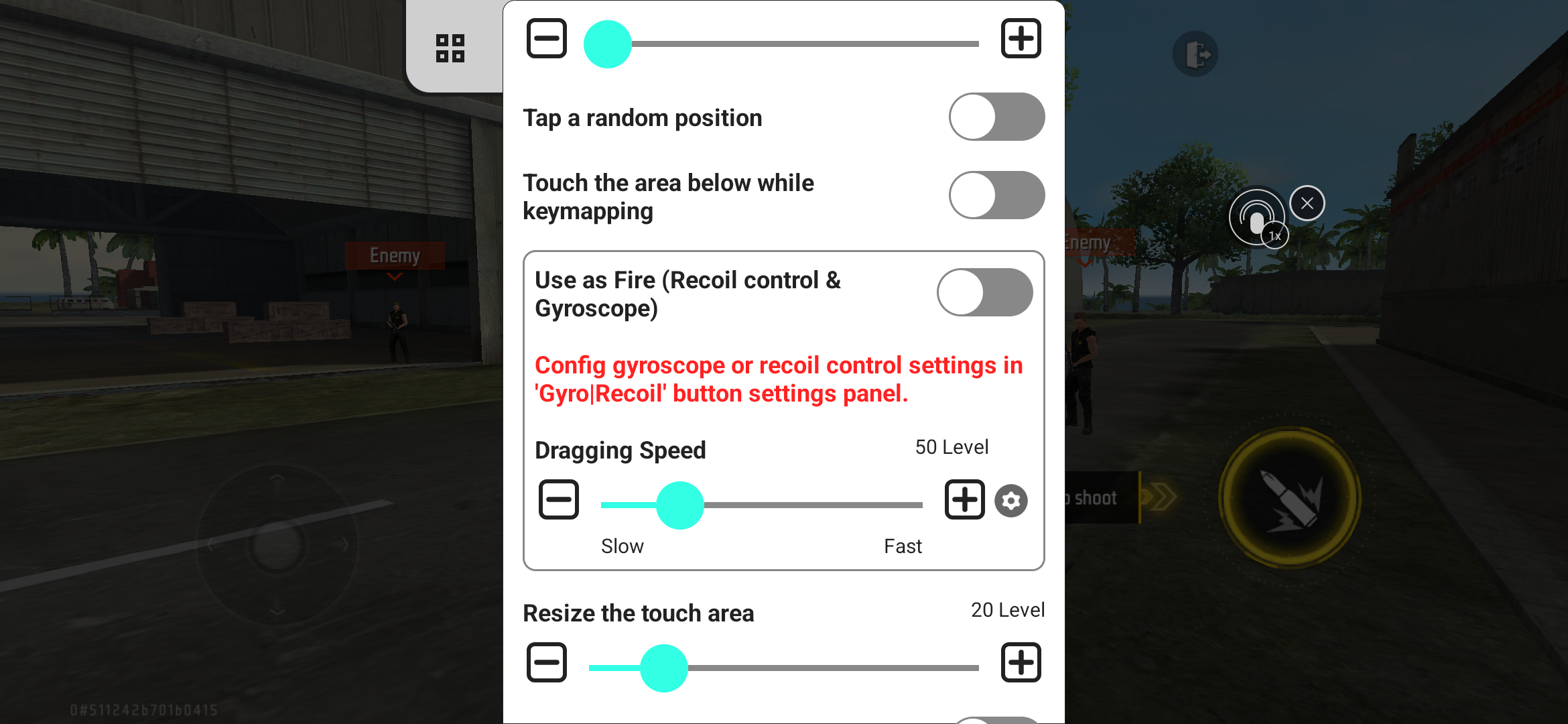Open the grid layout menu tab
This screenshot has width=1568, height=724.
coord(450,47)
